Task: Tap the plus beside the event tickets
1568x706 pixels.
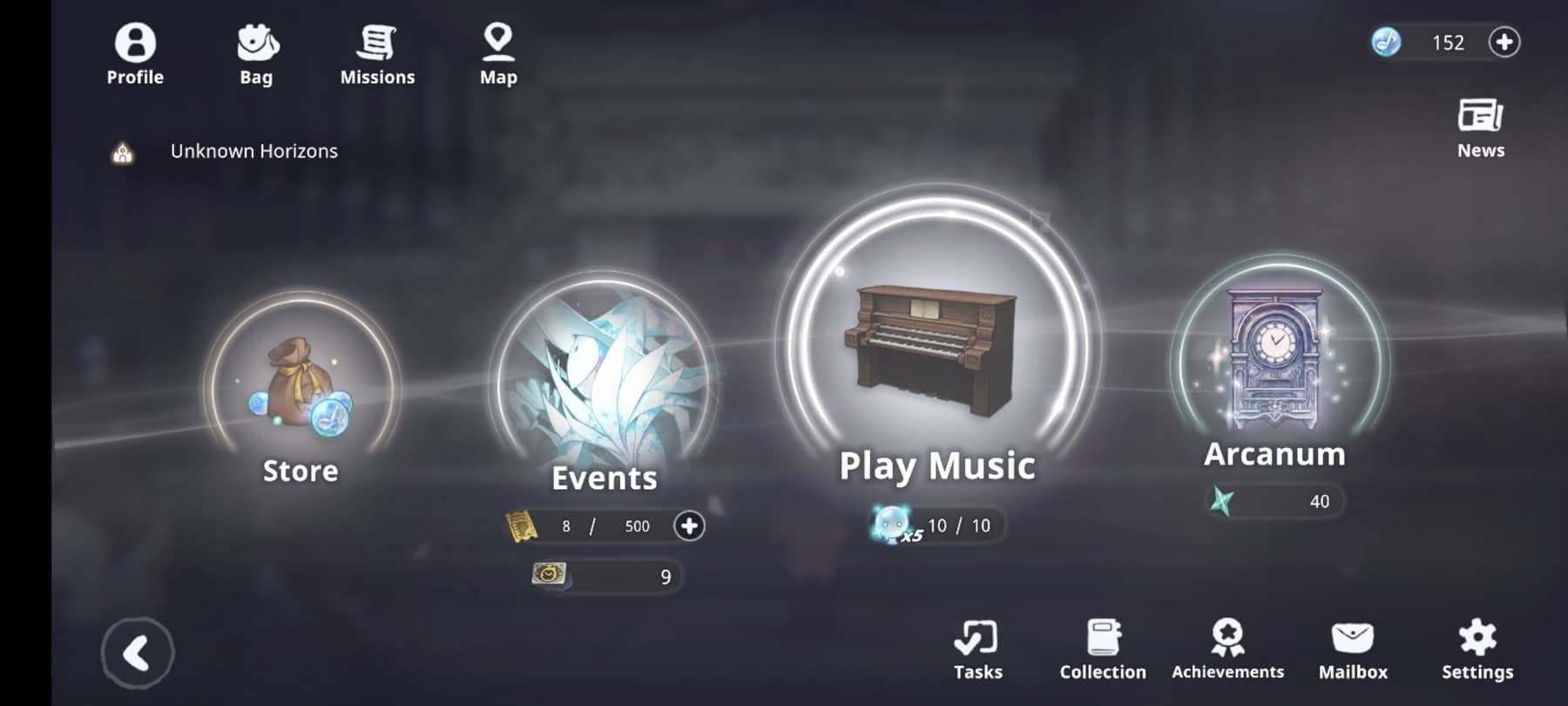Action: tap(691, 526)
